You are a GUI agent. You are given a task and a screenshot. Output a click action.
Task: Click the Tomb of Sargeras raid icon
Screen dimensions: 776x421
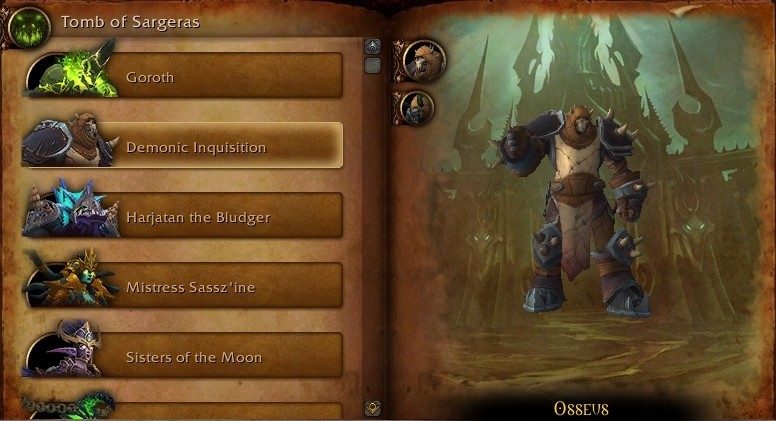point(30,24)
